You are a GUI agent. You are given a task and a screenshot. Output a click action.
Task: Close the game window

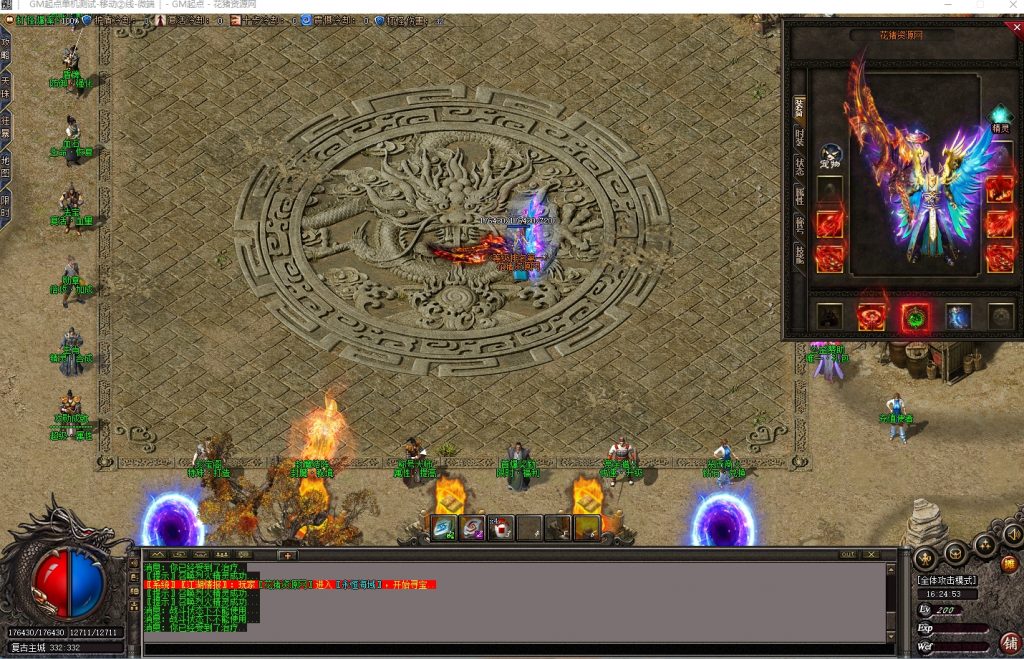tap(1009, 6)
